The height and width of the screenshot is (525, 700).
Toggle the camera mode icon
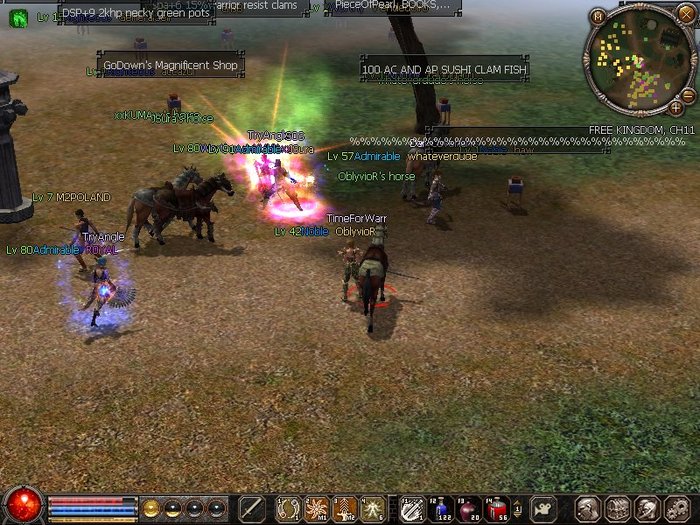coord(544,508)
